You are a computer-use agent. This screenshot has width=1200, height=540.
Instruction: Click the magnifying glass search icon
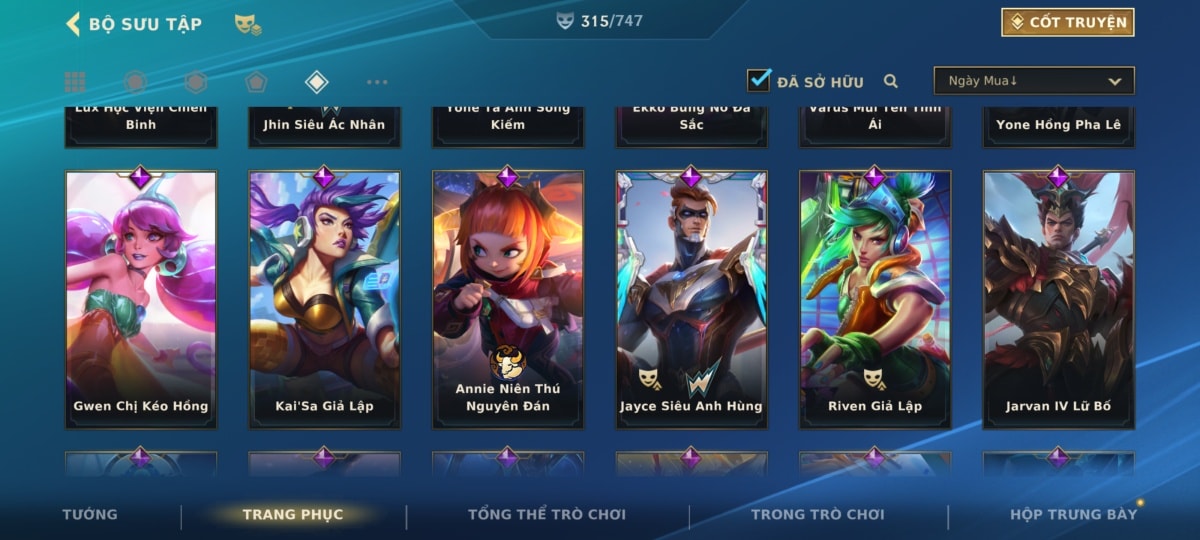click(x=890, y=82)
